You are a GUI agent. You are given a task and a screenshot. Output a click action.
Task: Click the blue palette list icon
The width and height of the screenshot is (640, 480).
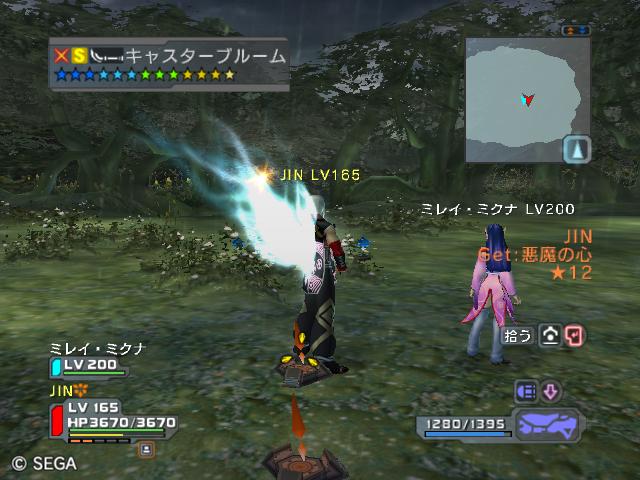click(x=526, y=391)
